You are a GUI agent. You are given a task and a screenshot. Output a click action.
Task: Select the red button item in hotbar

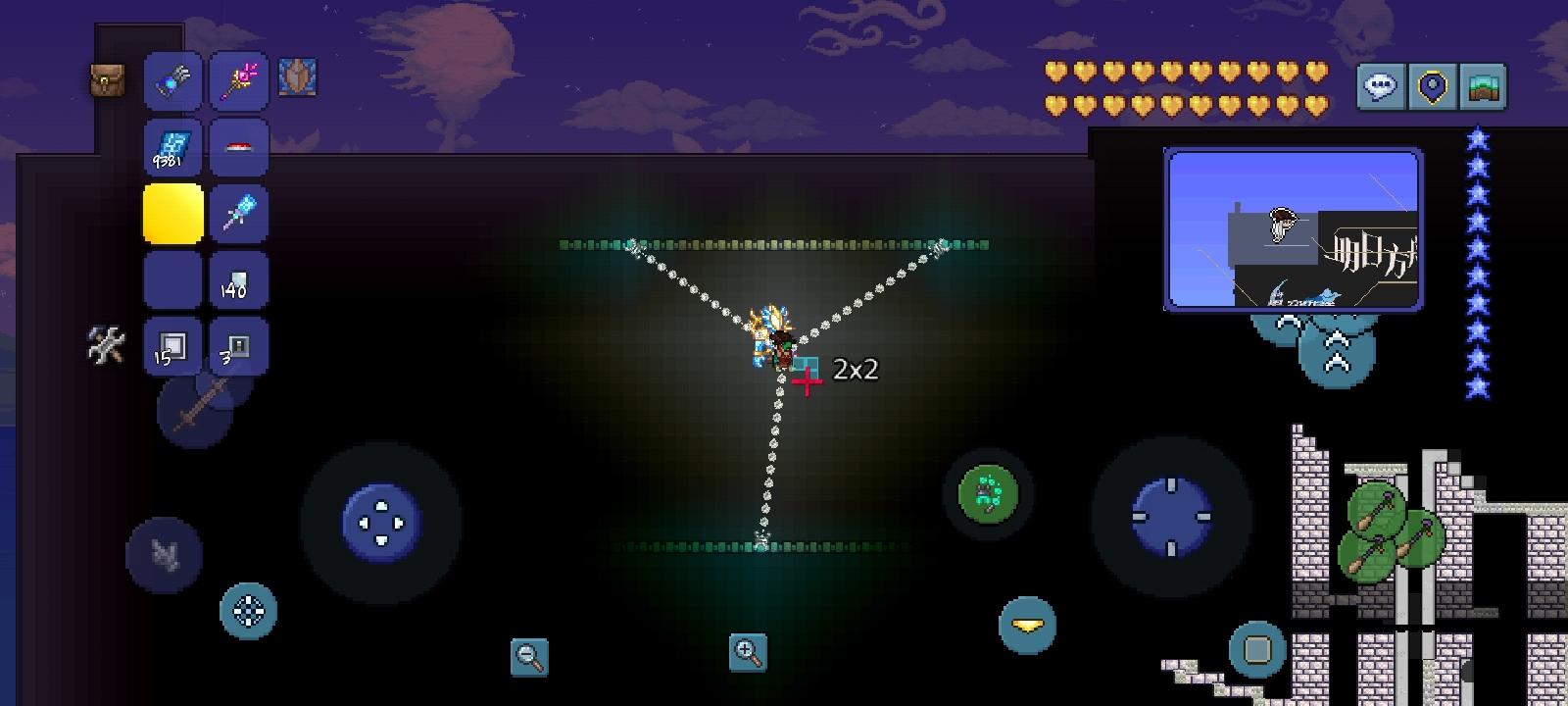point(240,146)
